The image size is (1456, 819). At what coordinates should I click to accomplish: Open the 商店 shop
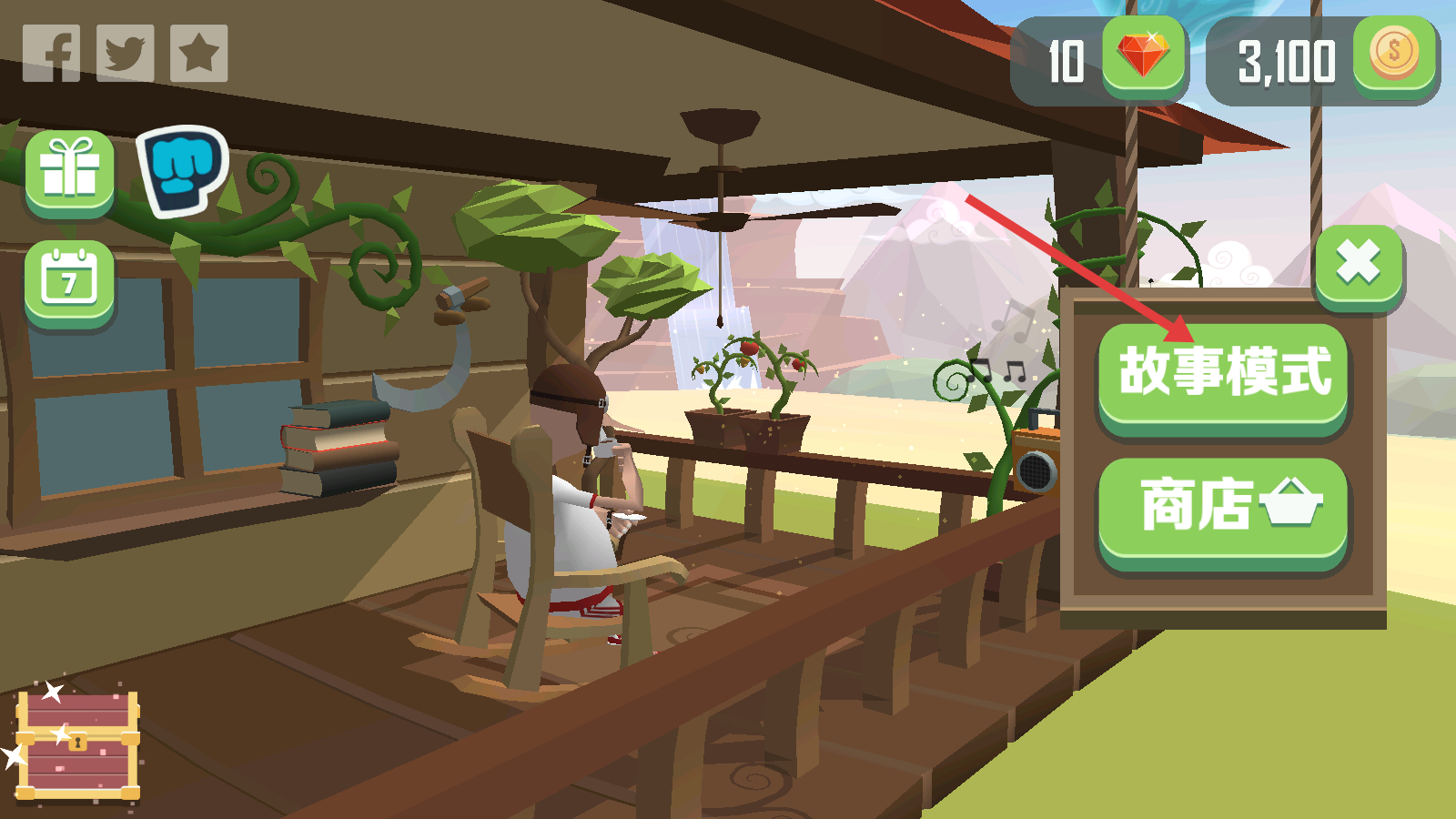(x=1223, y=510)
